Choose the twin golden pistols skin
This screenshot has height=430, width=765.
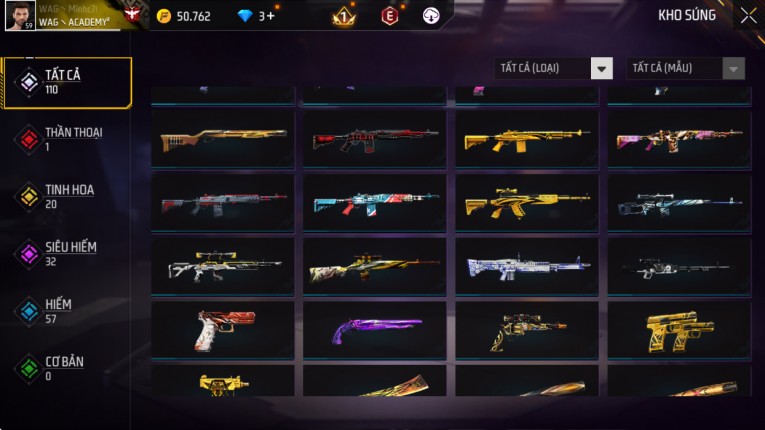pyautogui.click(x=679, y=329)
